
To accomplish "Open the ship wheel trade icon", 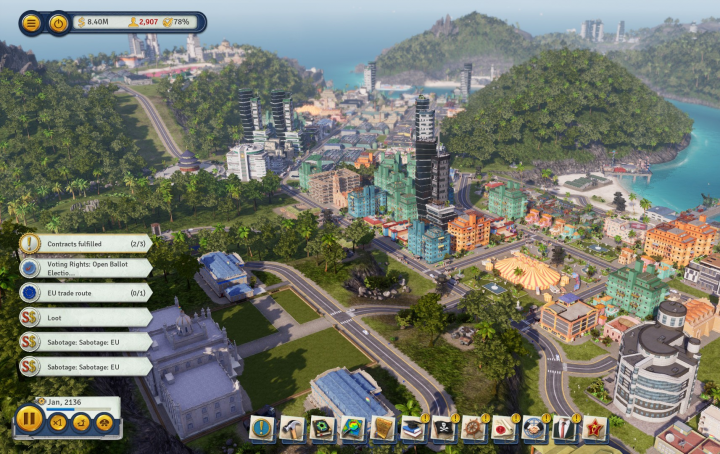I will coord(473,428).
